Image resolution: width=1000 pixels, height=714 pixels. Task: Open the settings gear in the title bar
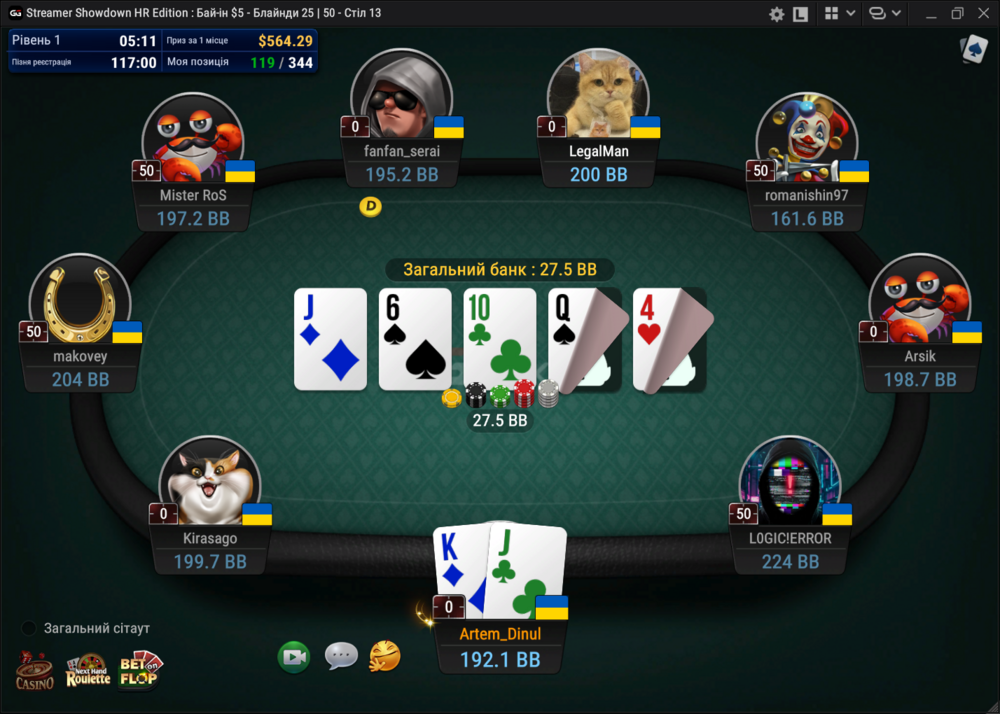[x=776, y=14]
